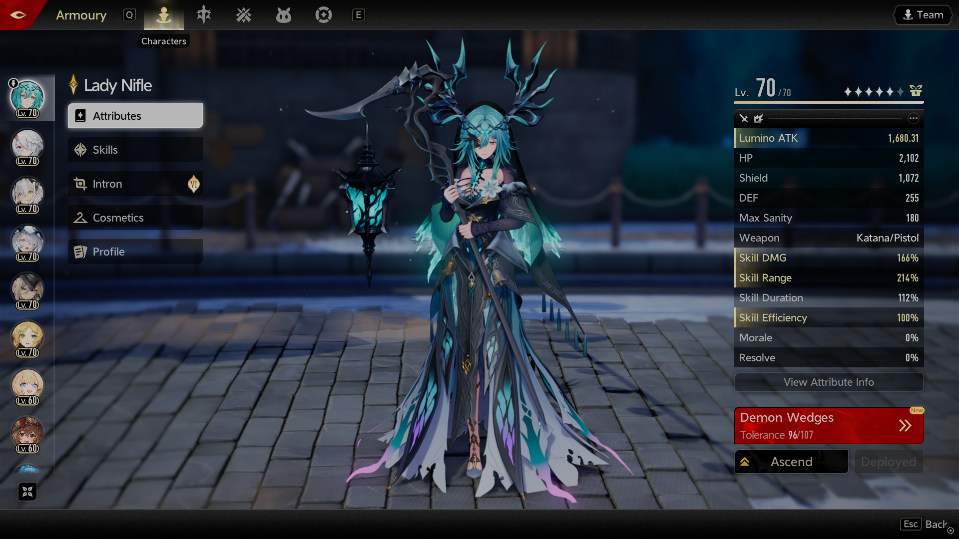This screenshot has width=959, height=539.
Task: Click the four-petal filter icon below portraits
Action: coord(27,491)
